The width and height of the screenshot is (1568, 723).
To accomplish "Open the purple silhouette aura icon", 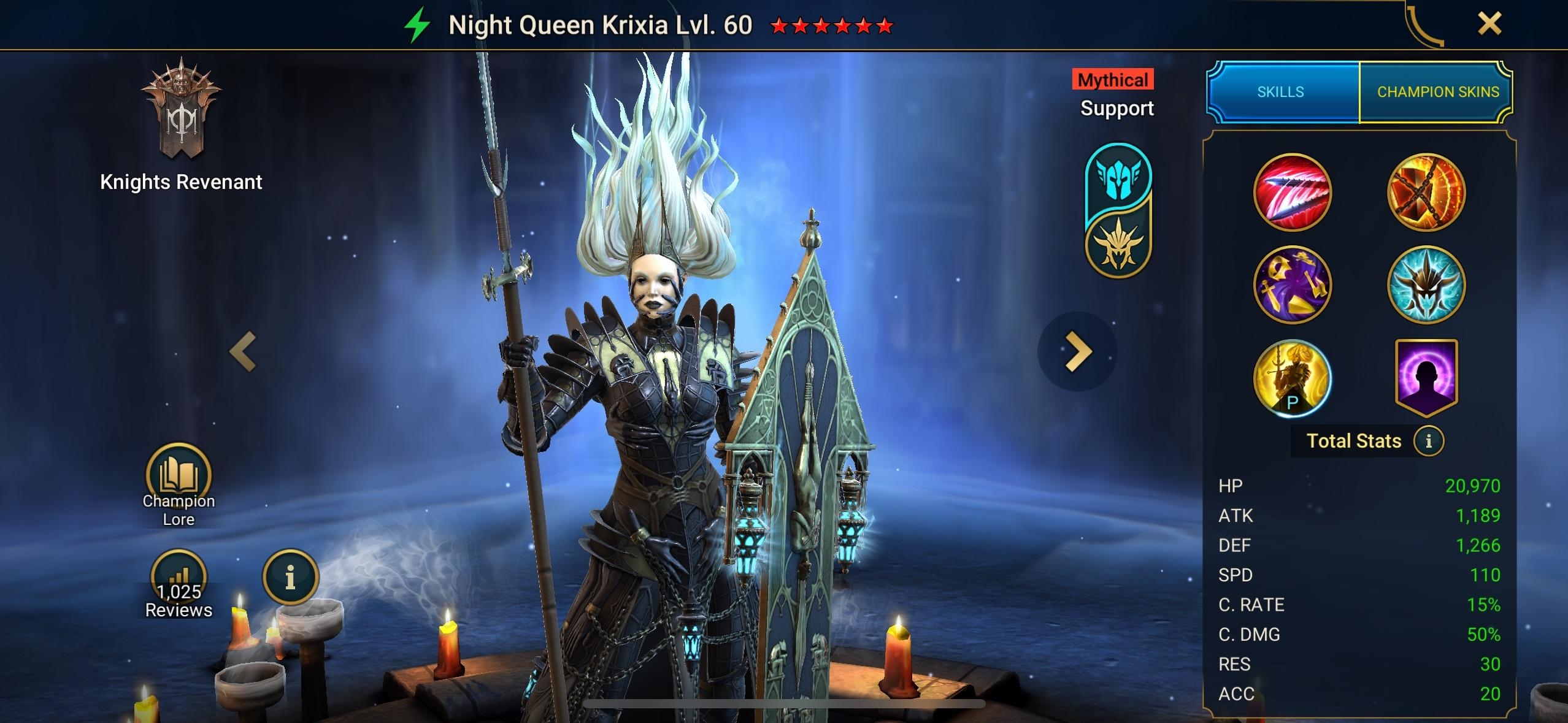I will 1426,377.
